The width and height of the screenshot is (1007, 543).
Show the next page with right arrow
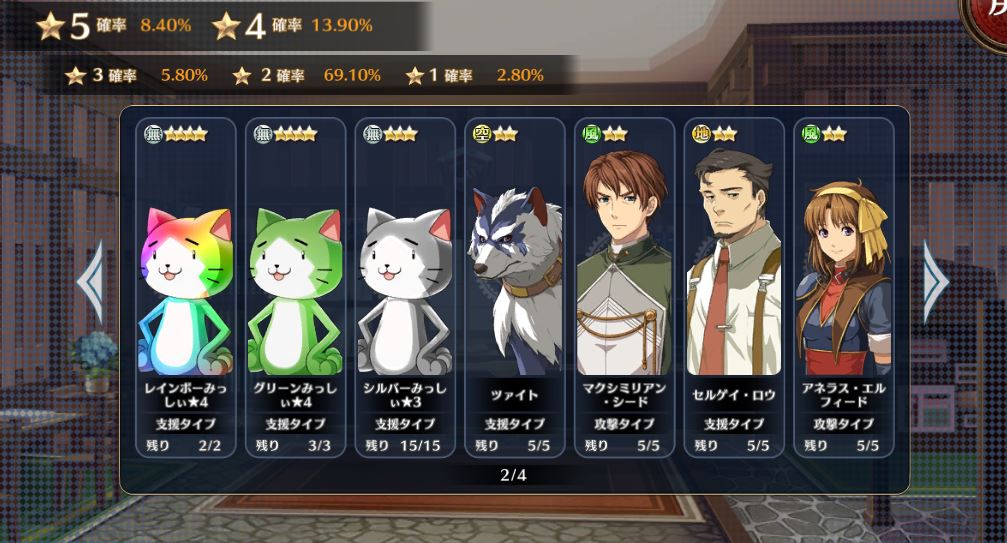(x=935, y=283)
